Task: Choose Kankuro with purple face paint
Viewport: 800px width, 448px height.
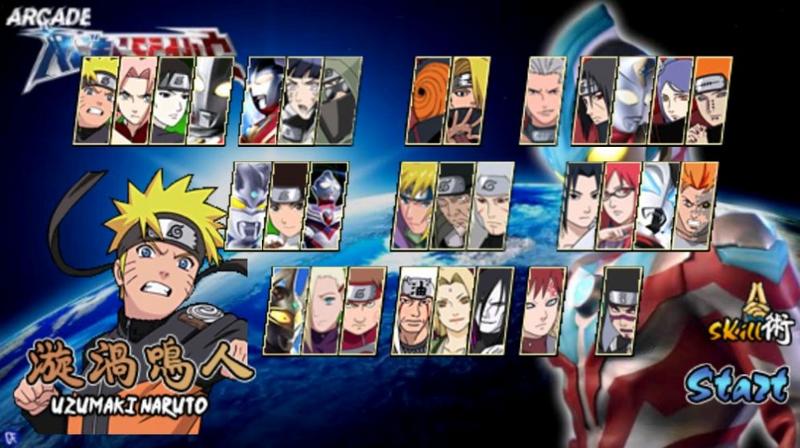Action: pyautogui.click(x=621, y=311)
